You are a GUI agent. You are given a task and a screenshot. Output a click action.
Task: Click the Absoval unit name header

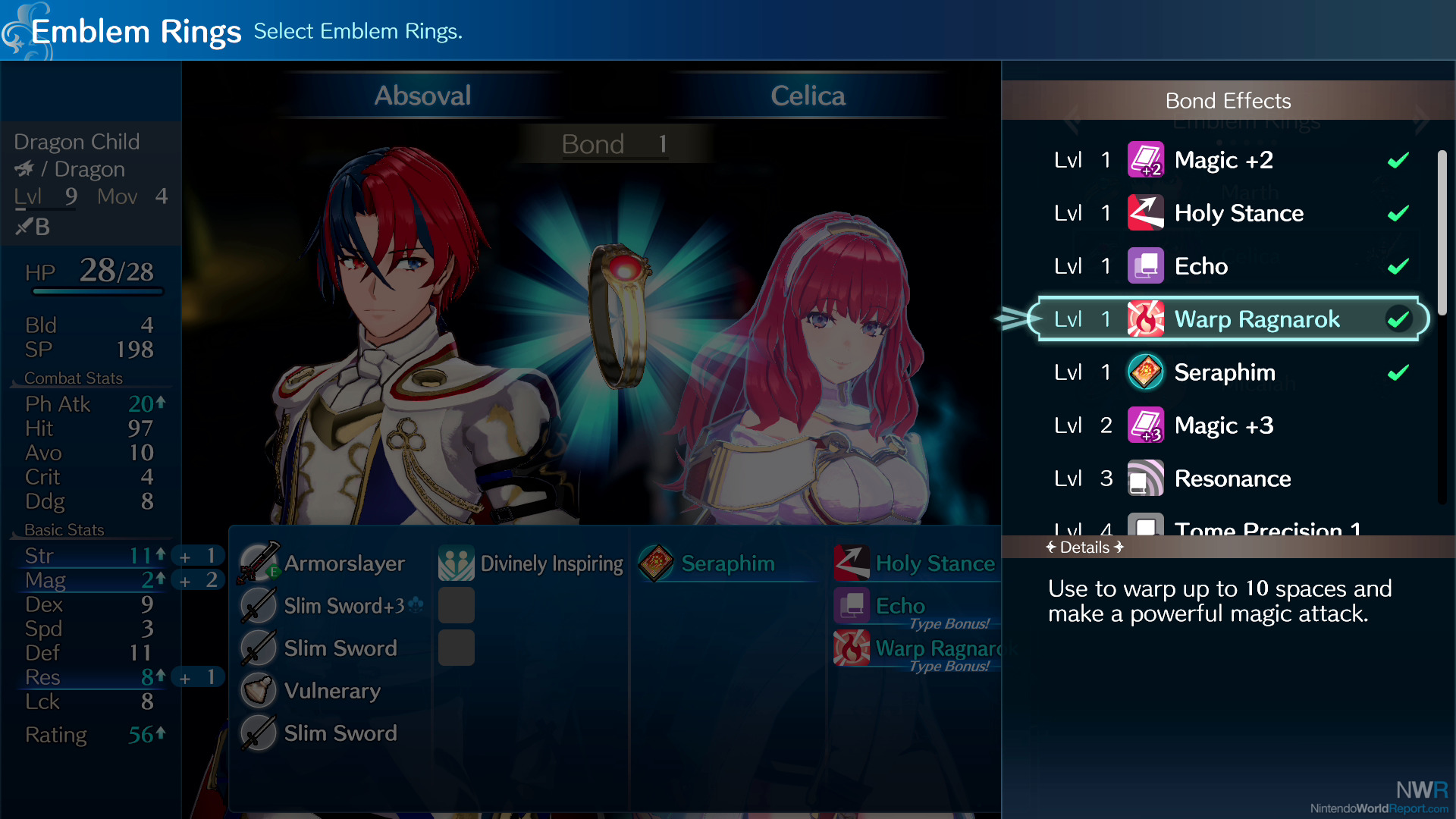click(x=422, y=96)
